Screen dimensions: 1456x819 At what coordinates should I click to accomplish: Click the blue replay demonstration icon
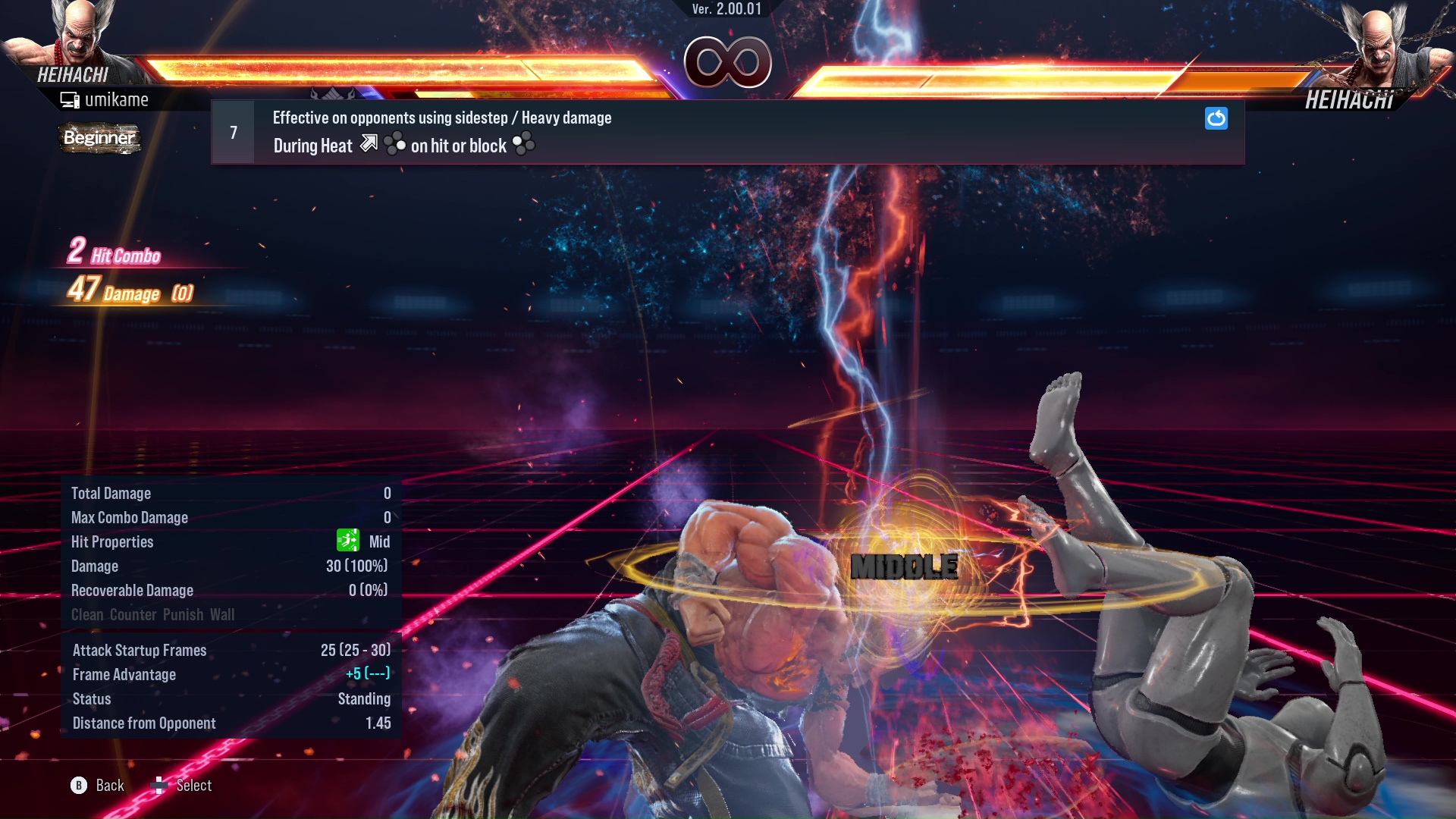(1216, 118)
